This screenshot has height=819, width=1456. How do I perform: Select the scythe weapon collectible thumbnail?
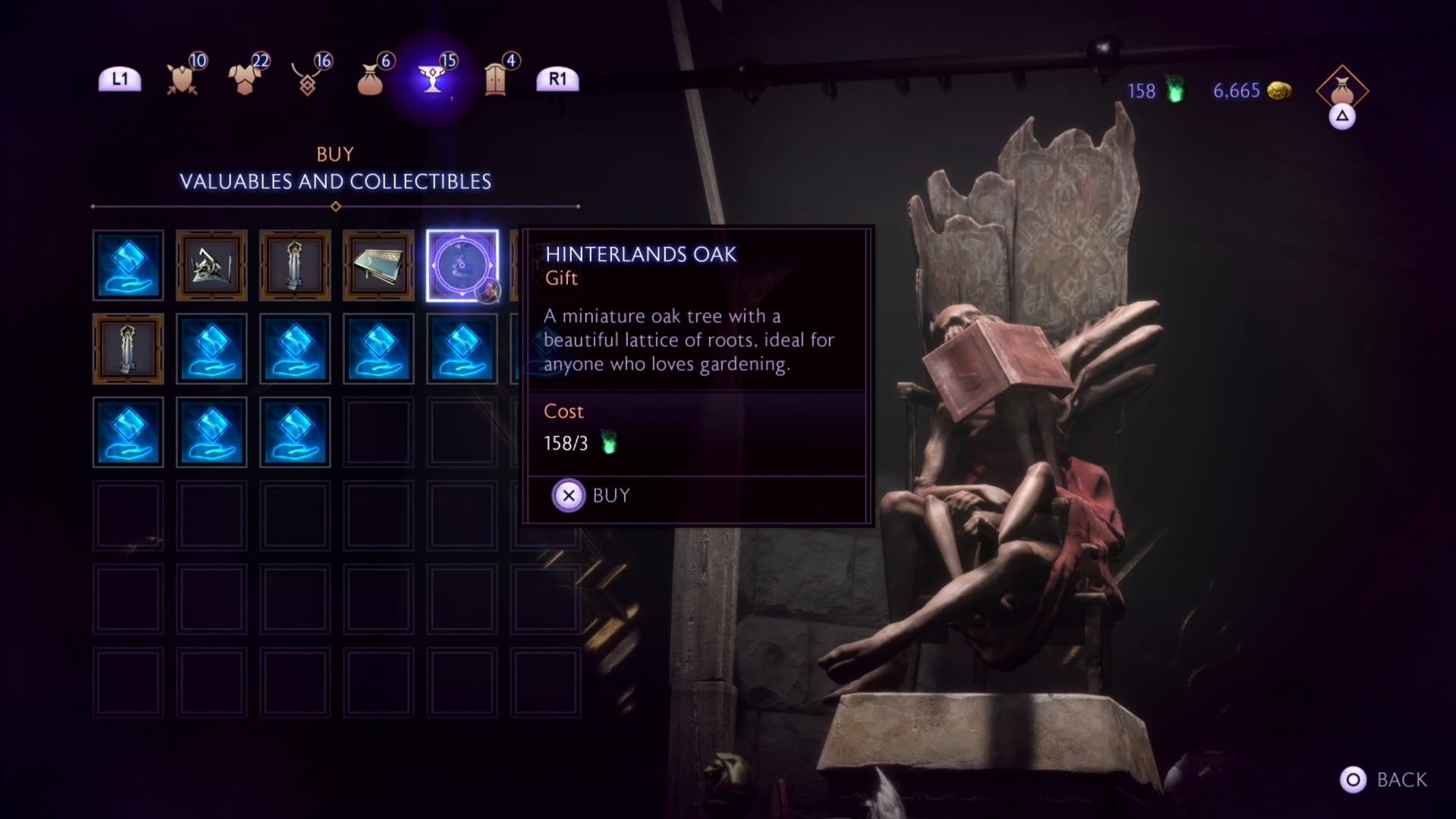212,265
